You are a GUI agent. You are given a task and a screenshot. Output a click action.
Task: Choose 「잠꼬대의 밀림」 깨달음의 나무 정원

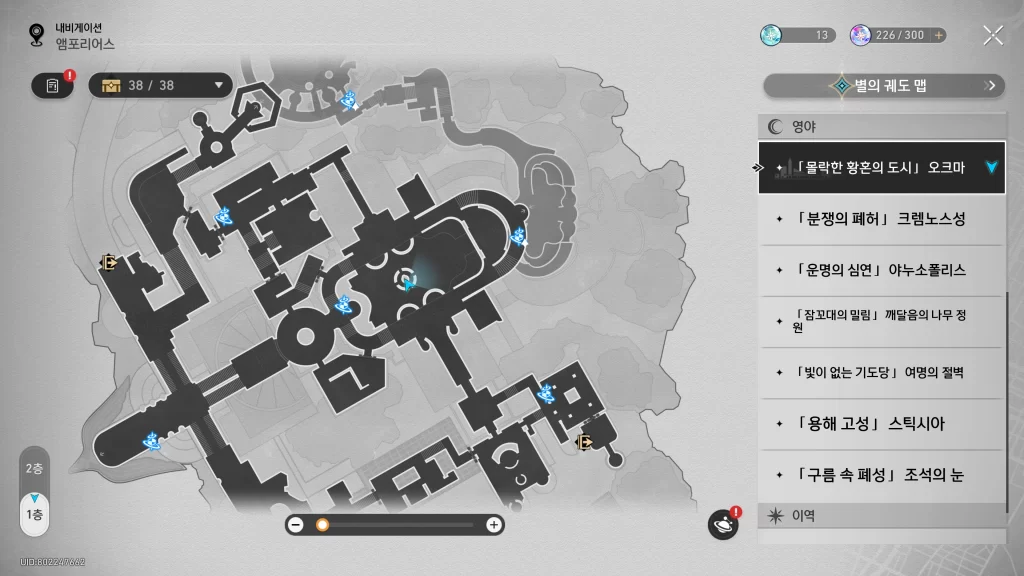[x=880, y=321]
